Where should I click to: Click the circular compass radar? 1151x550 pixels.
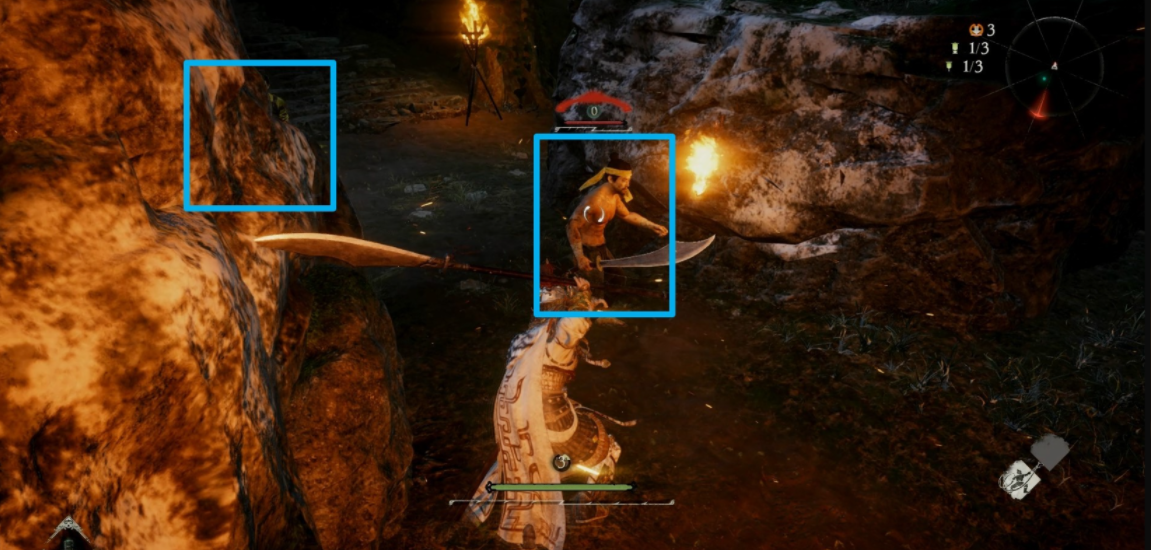click(x=1054, y=68)
